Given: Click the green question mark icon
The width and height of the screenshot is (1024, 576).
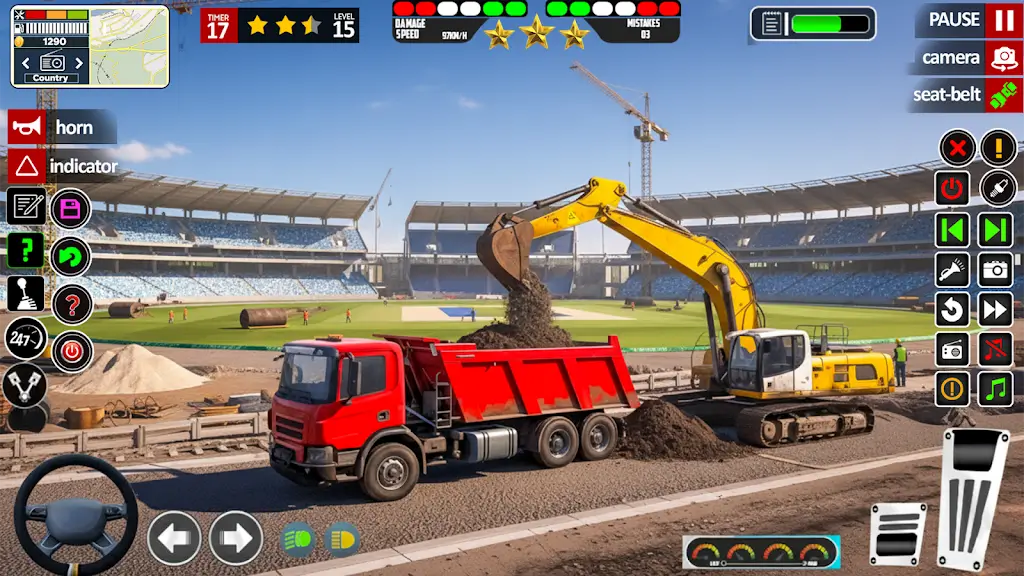Looking at the screenshot, I should click(x=26, y=250).
